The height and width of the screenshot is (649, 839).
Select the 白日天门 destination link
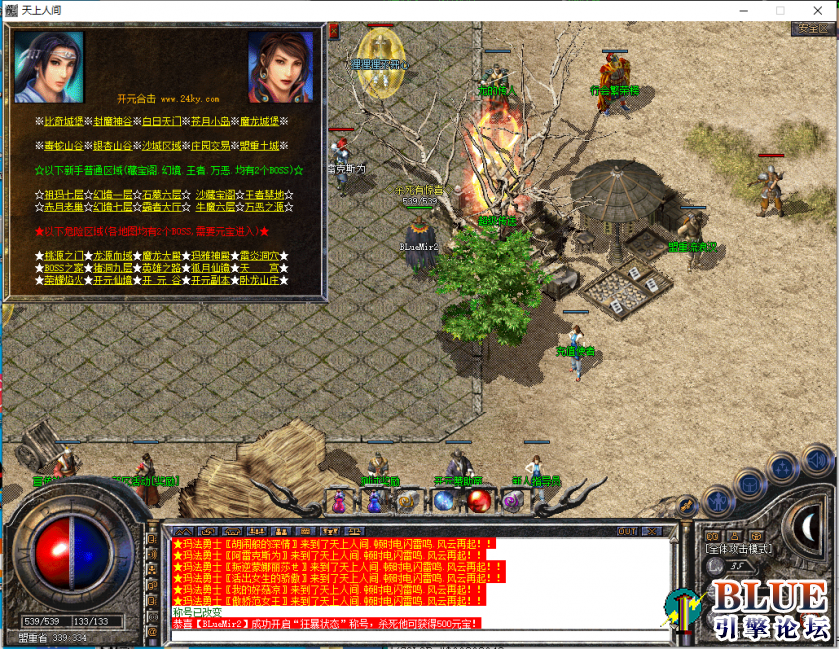(x=162, y=120)
